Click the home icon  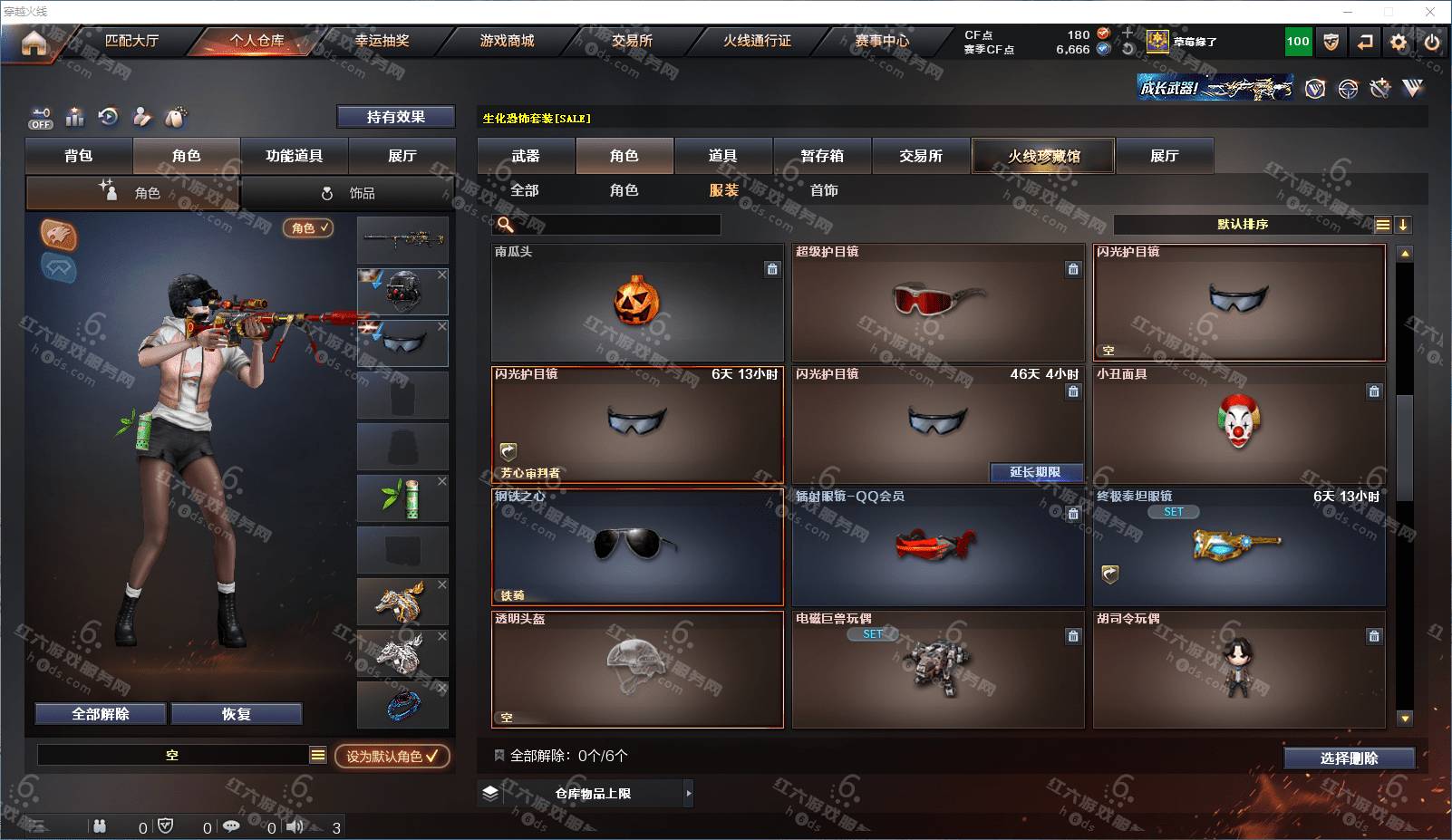[34, 43]
